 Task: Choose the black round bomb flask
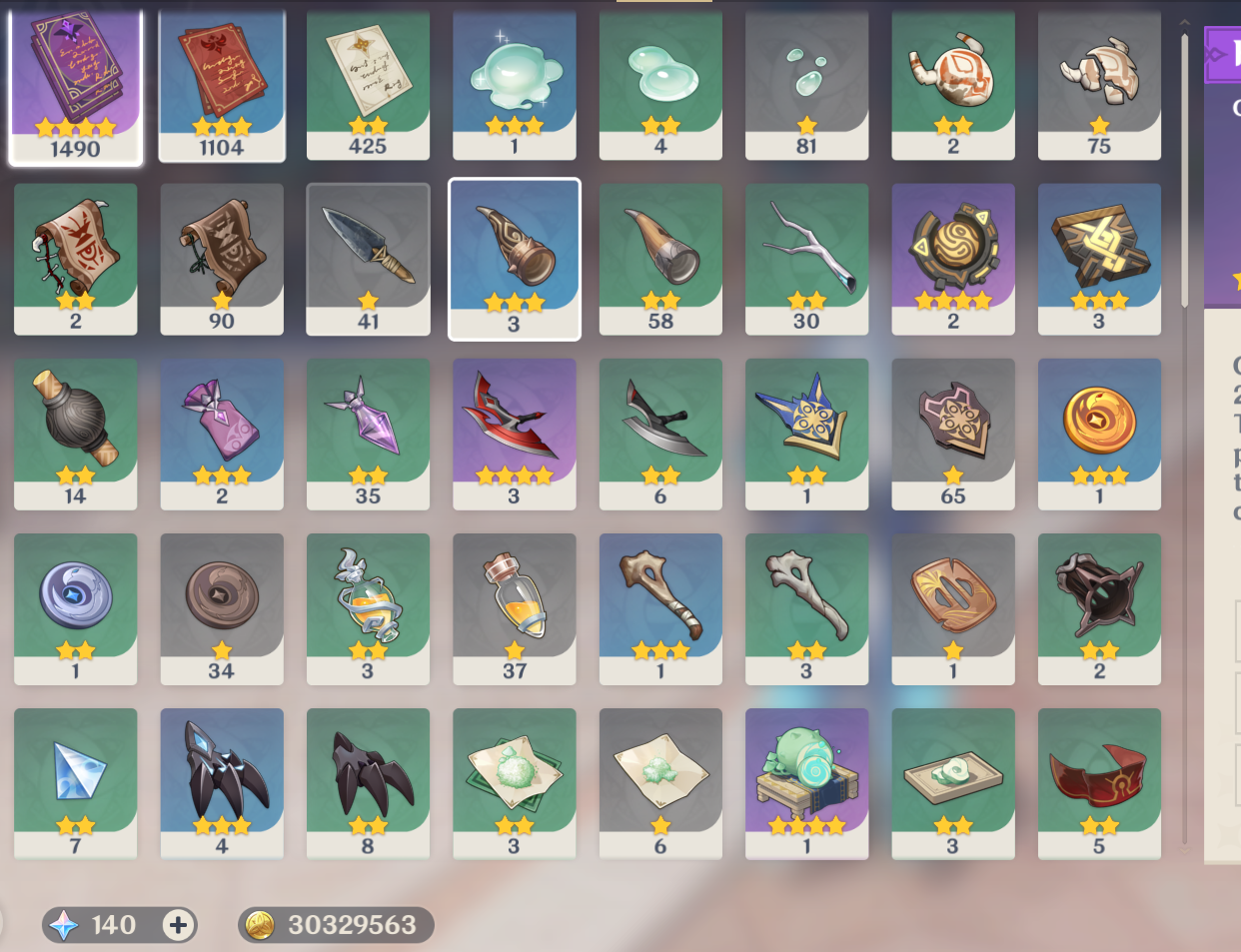[x=75, y=433]
